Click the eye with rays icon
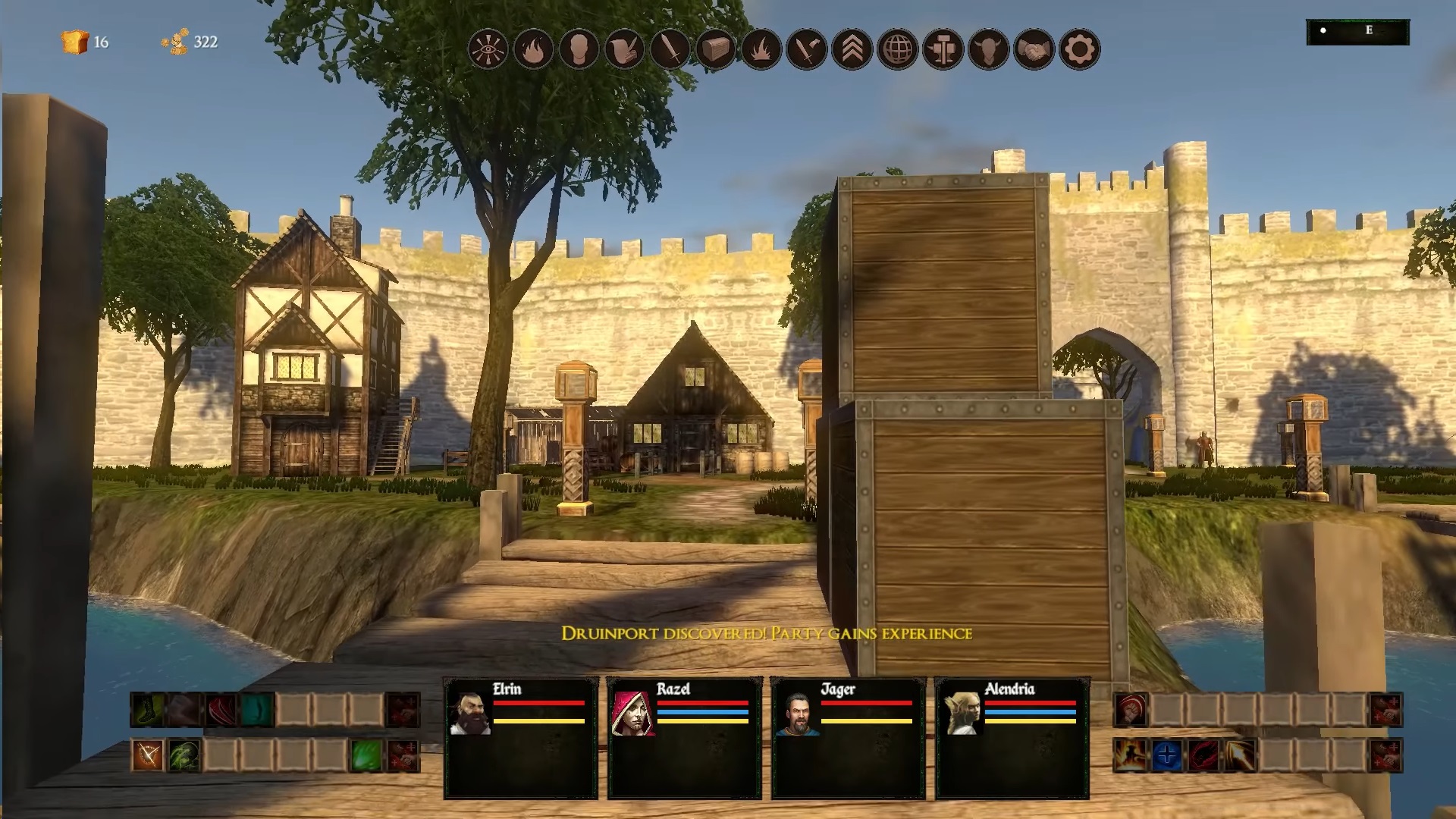The image size is (1456, 819). pos(488,50)
